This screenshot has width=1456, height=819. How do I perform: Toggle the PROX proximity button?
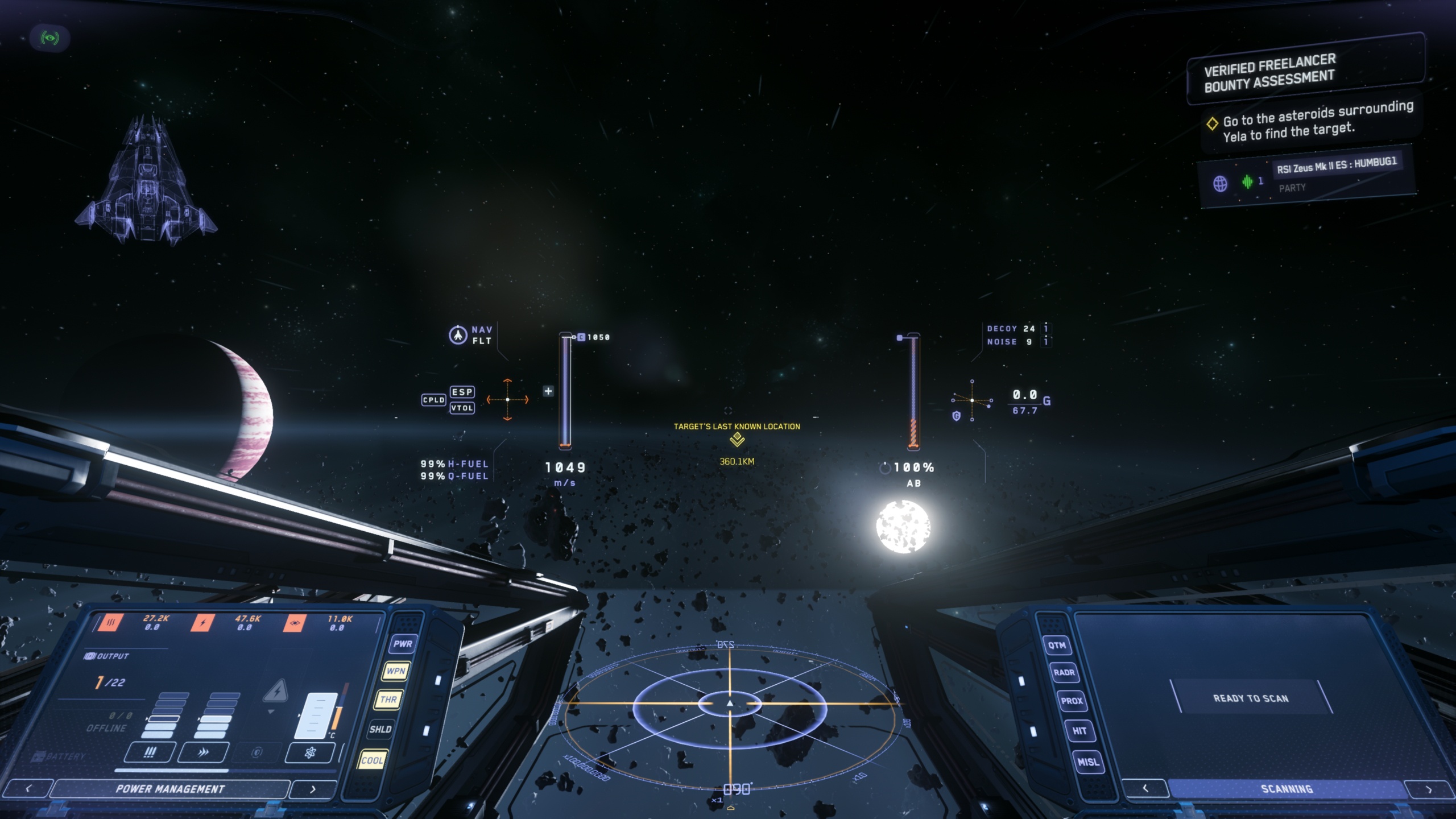point(1072,701)
